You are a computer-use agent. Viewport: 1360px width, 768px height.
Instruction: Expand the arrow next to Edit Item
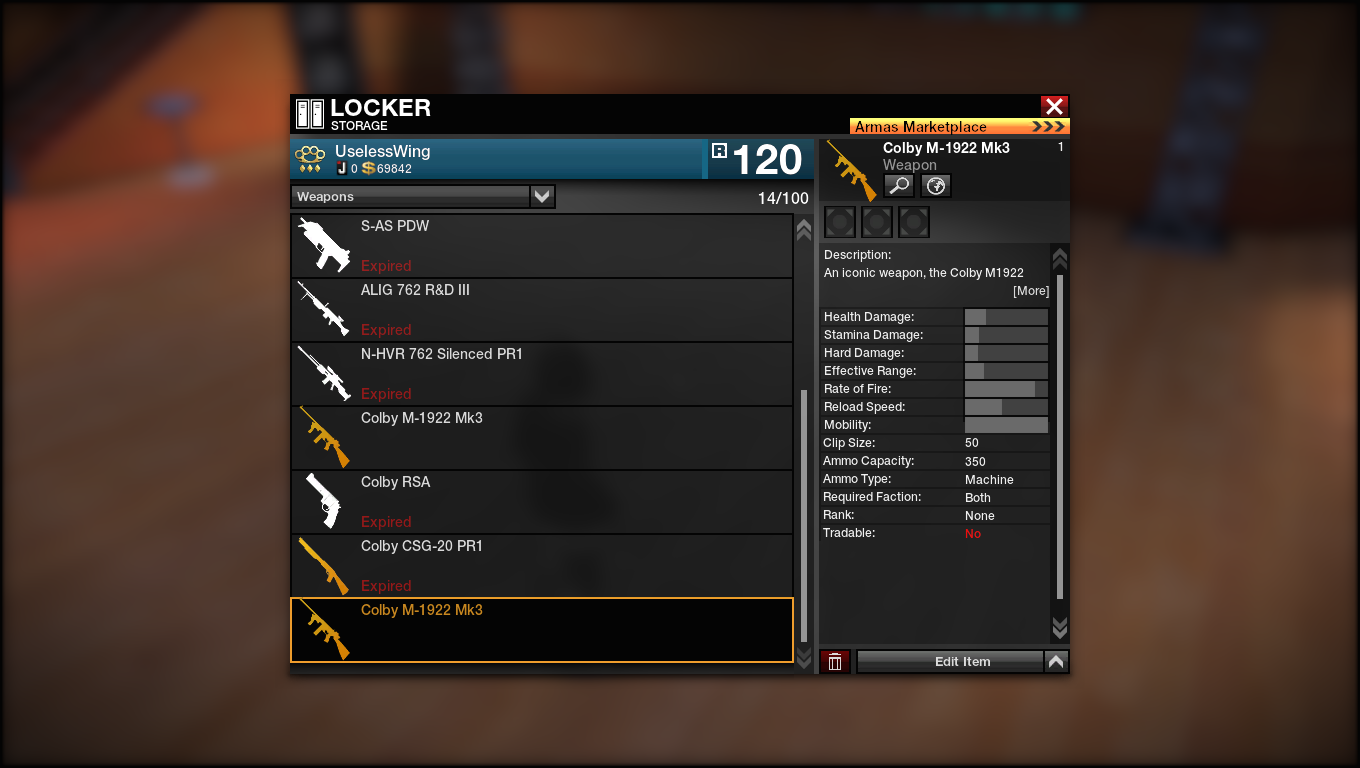coord(1056,662)
